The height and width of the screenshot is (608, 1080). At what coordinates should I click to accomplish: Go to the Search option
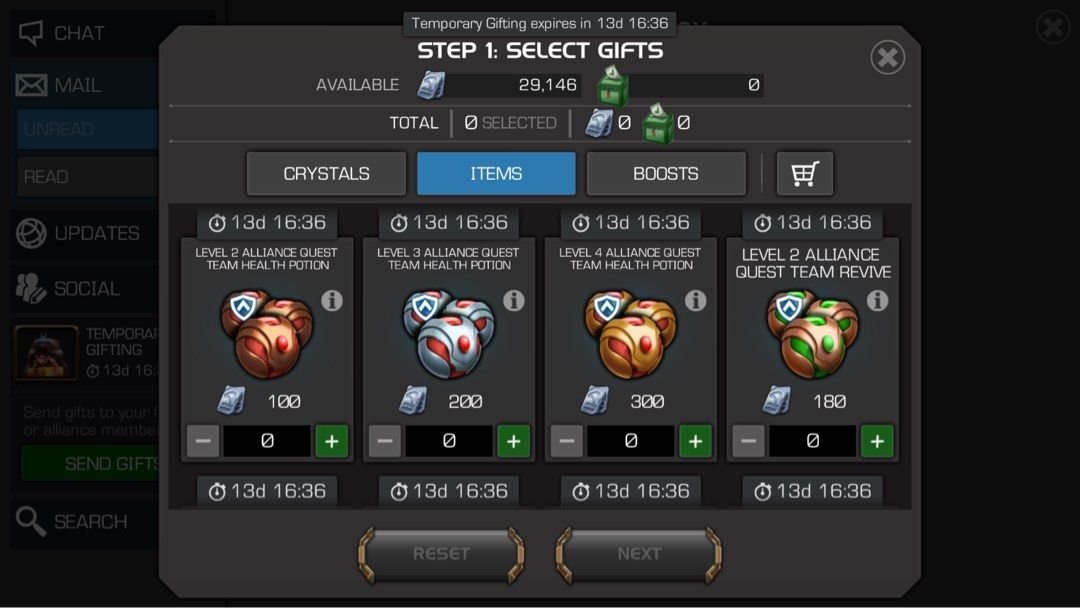pyautogui.click(x=72, y=521)
